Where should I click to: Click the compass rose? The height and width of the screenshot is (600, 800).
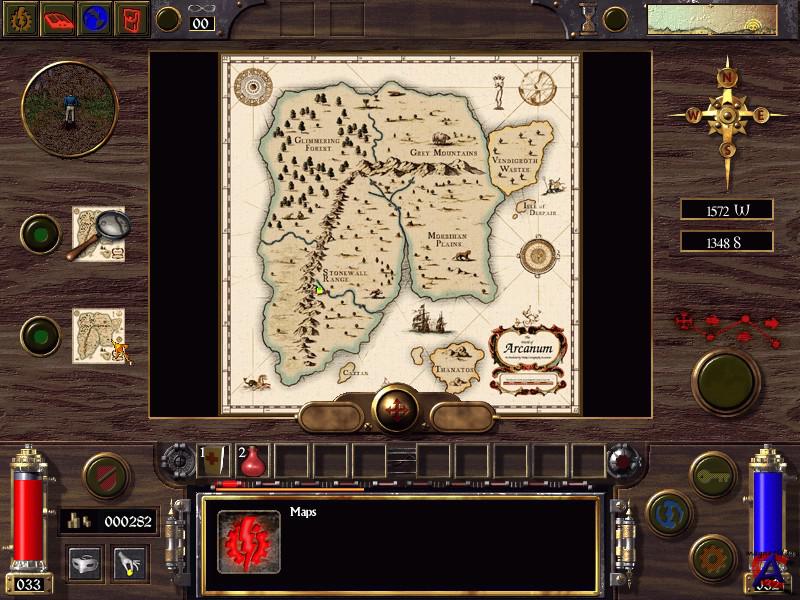[x=726, y=114]
